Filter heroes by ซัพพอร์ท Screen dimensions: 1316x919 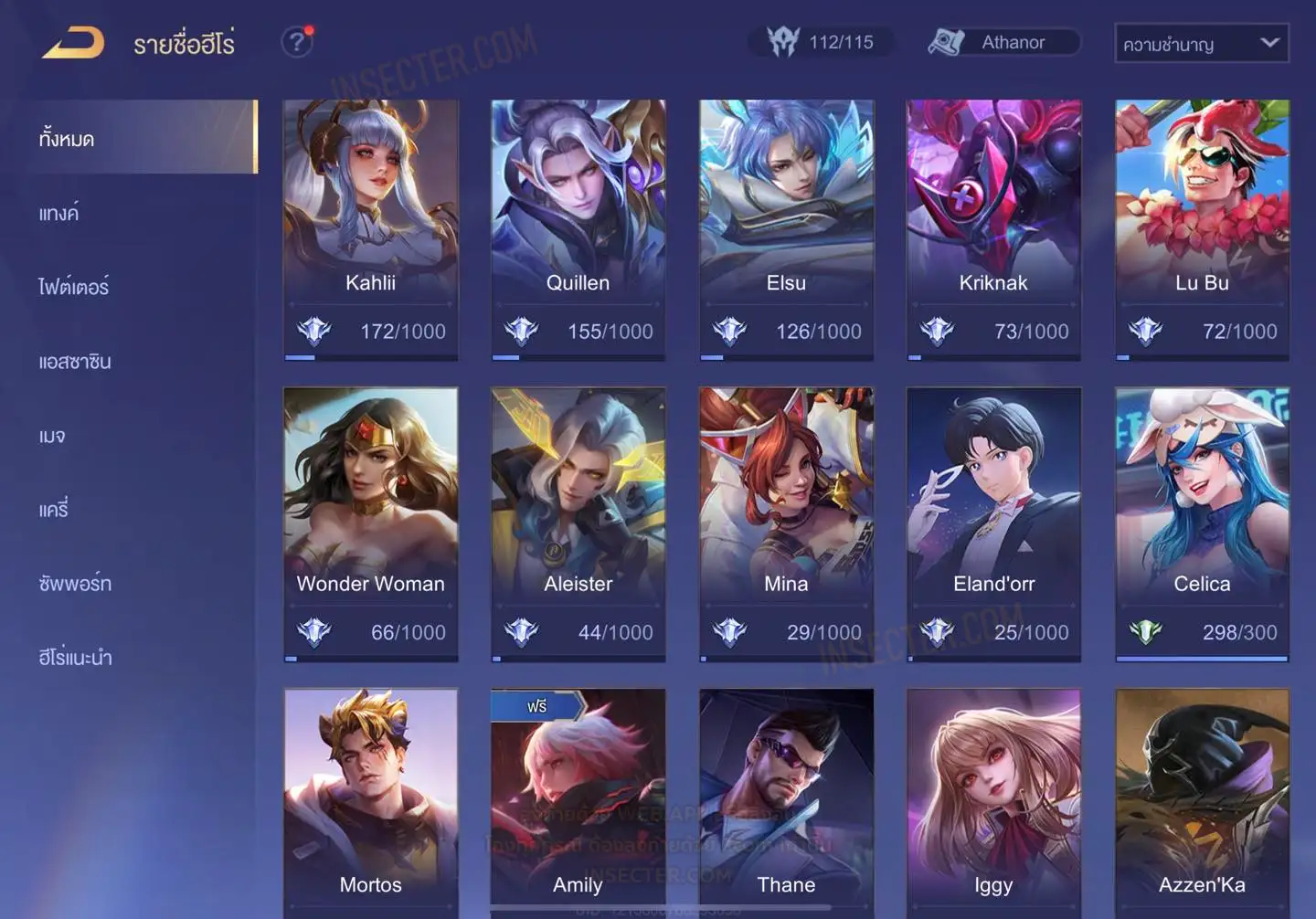(75, 584)
